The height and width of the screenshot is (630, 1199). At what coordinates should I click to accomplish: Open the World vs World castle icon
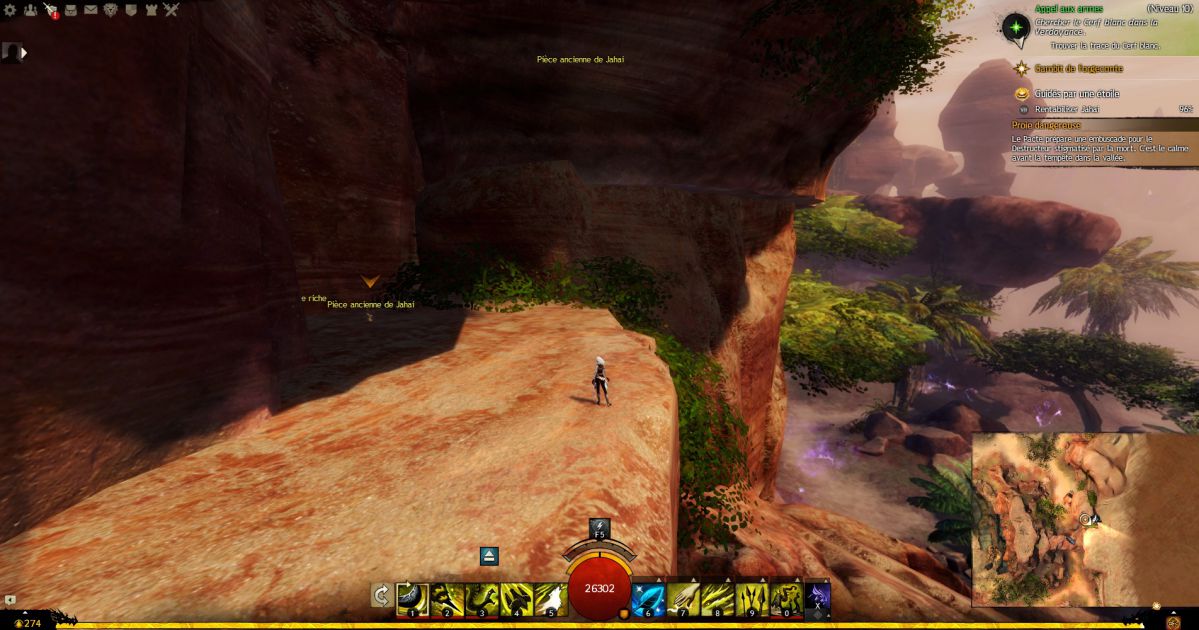click(151, 10)
